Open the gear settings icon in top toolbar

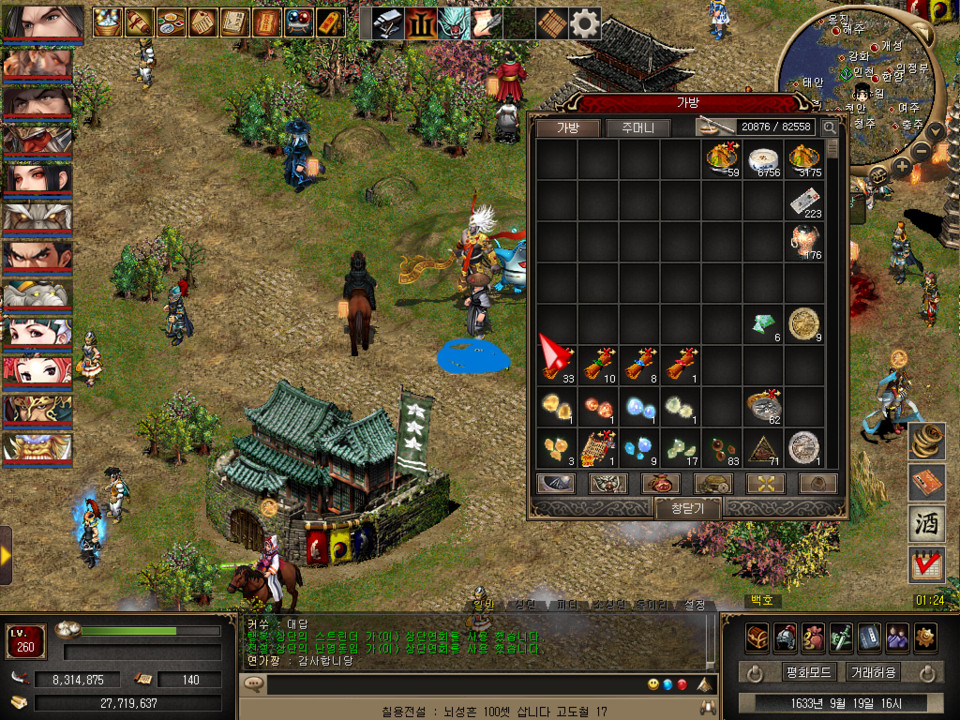[584, 22]
